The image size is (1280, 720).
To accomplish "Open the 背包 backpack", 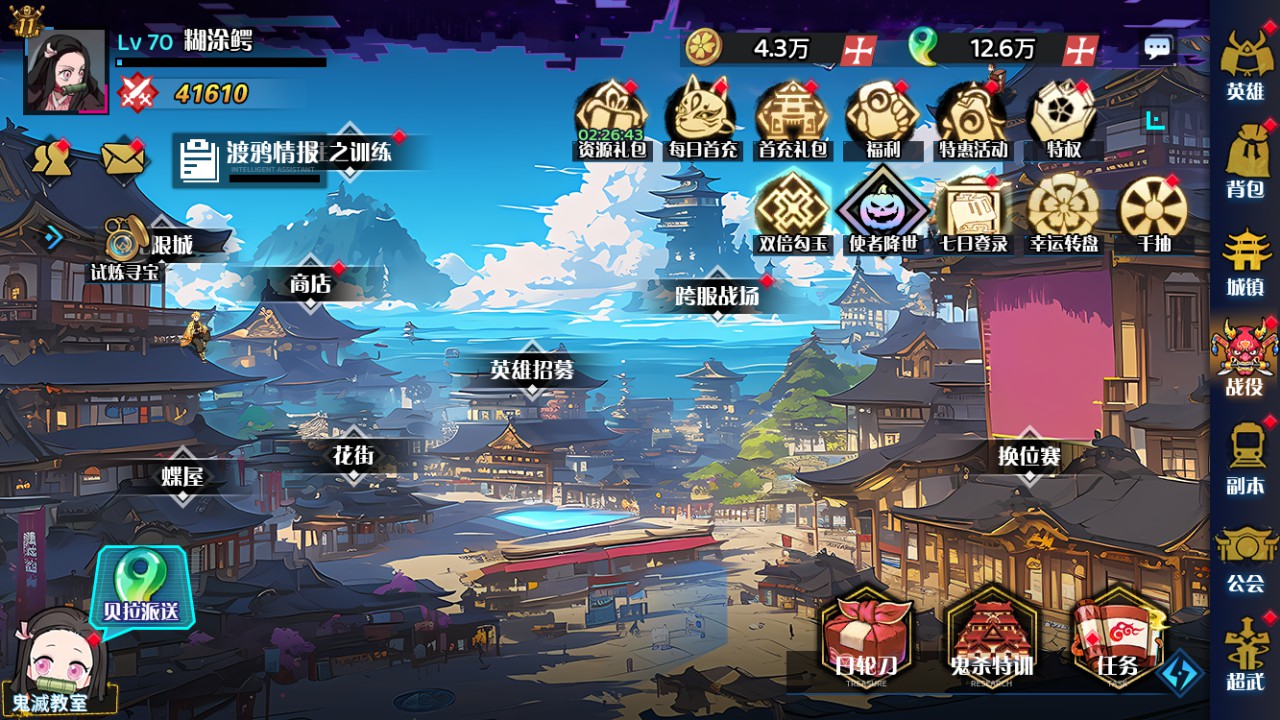I will (1245, 160).
